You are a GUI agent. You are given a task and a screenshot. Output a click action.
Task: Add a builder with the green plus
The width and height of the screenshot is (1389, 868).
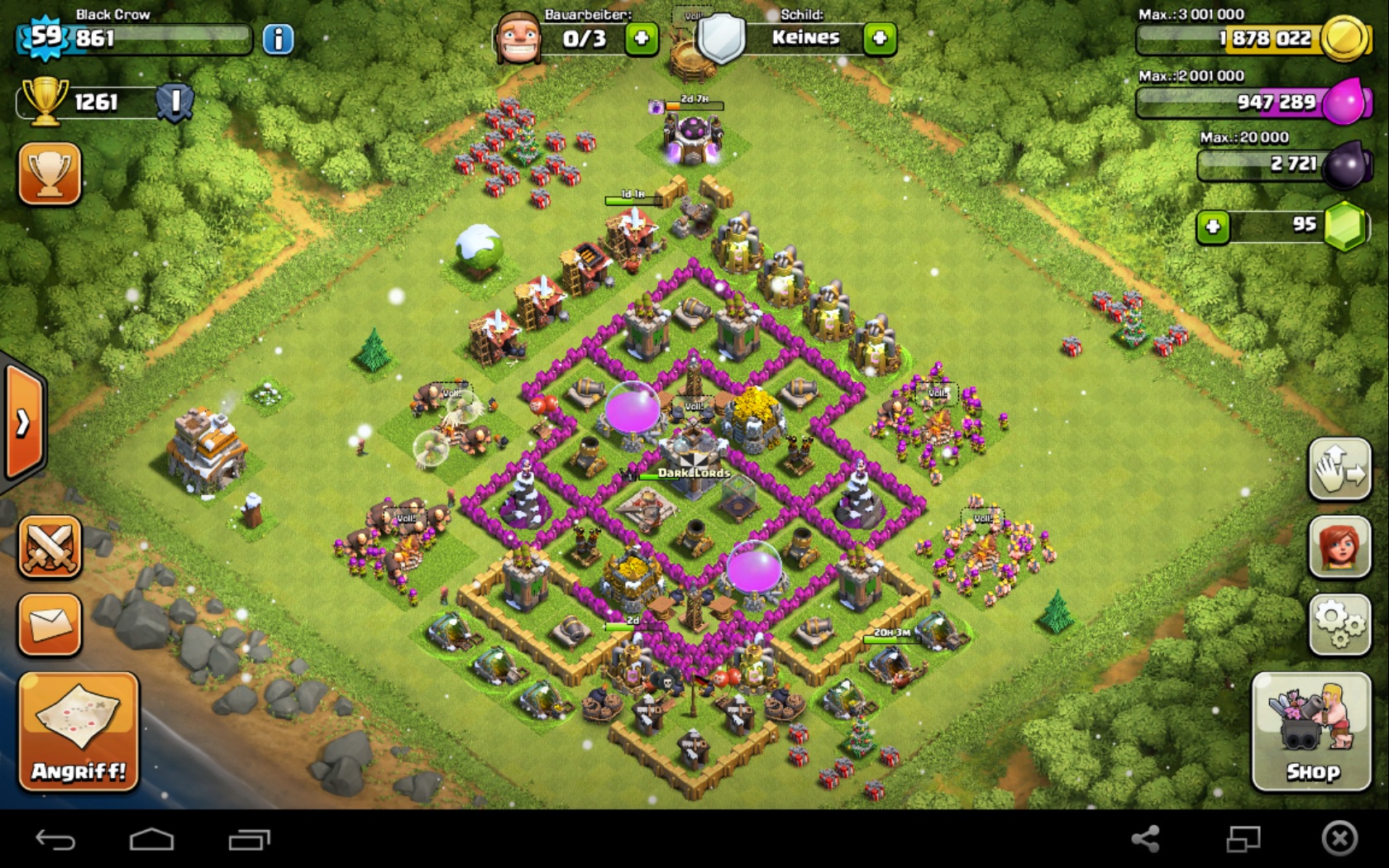coord(642,38)
